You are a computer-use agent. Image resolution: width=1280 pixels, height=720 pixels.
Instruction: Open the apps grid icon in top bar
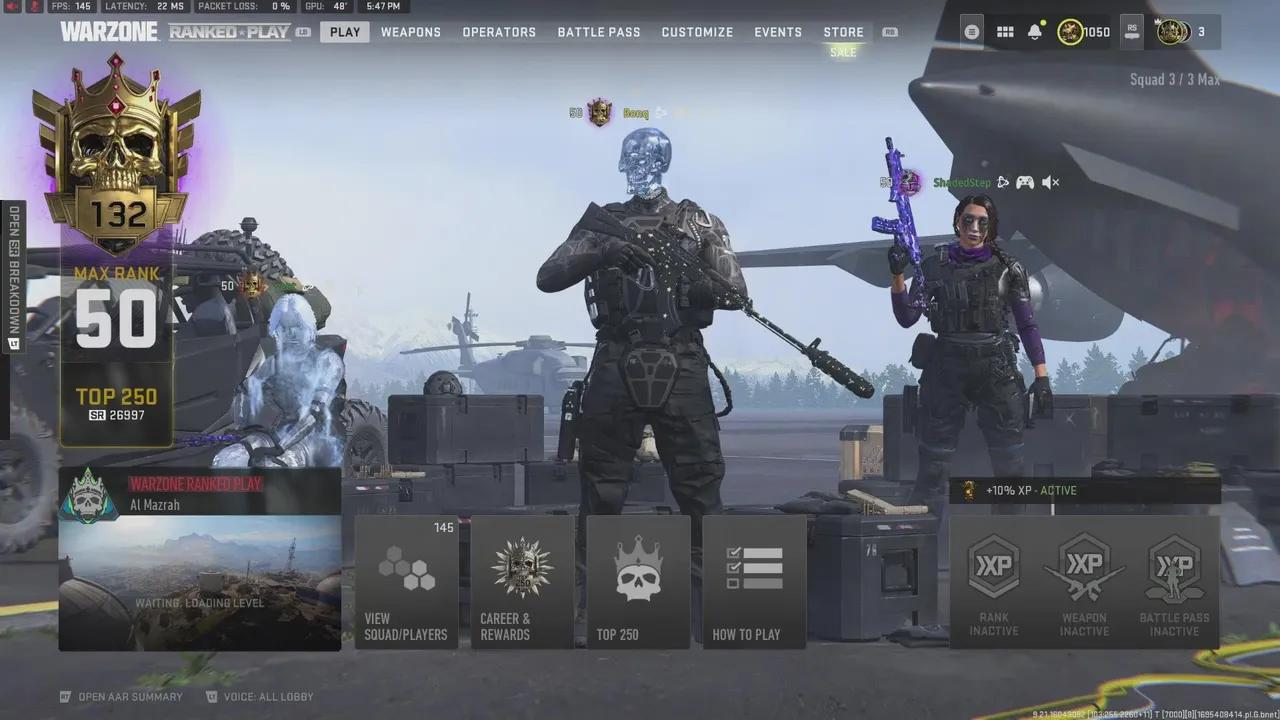[1005, 31]
